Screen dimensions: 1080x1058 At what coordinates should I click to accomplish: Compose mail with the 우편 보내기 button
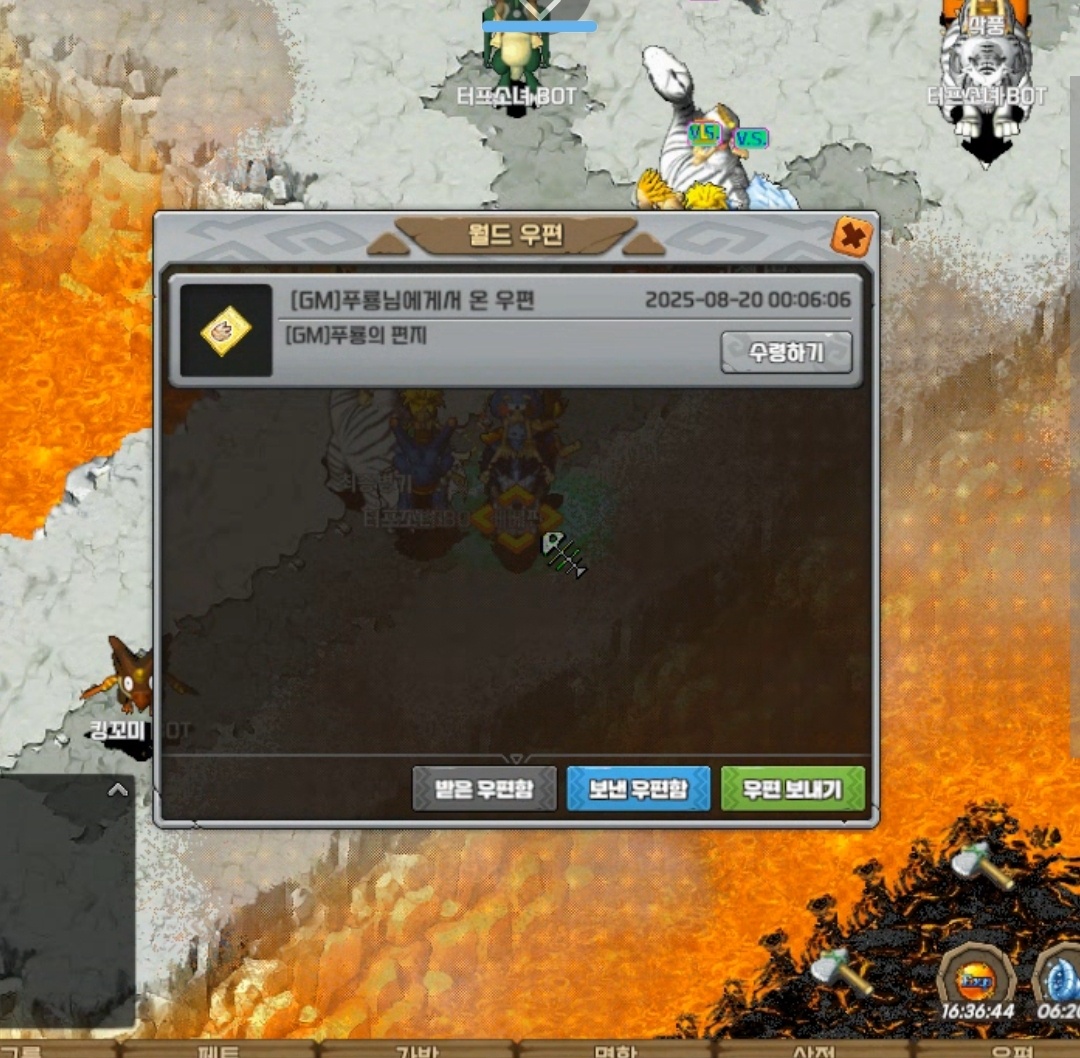792,789
